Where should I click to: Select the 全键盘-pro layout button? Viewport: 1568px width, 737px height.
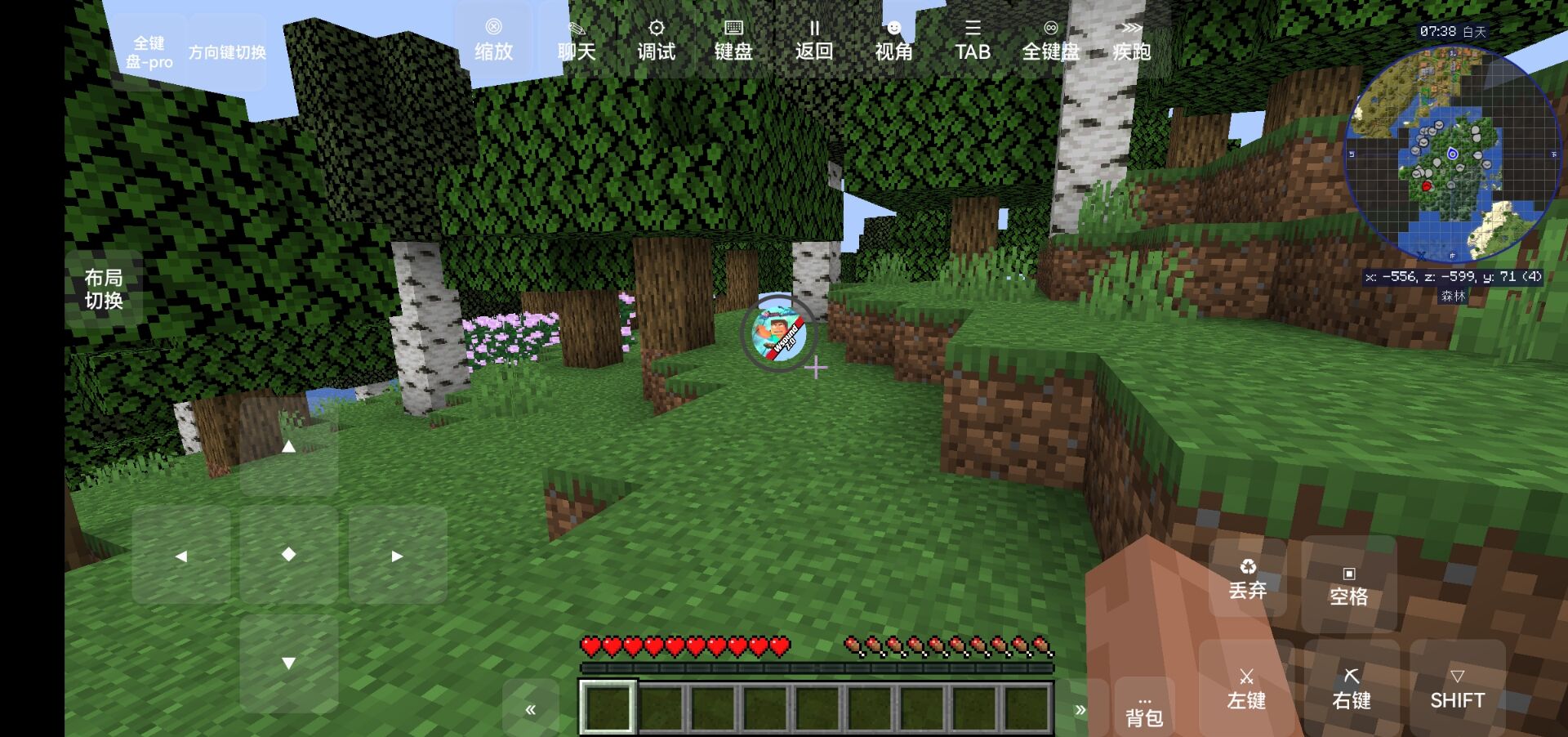[x=149, y=52]
